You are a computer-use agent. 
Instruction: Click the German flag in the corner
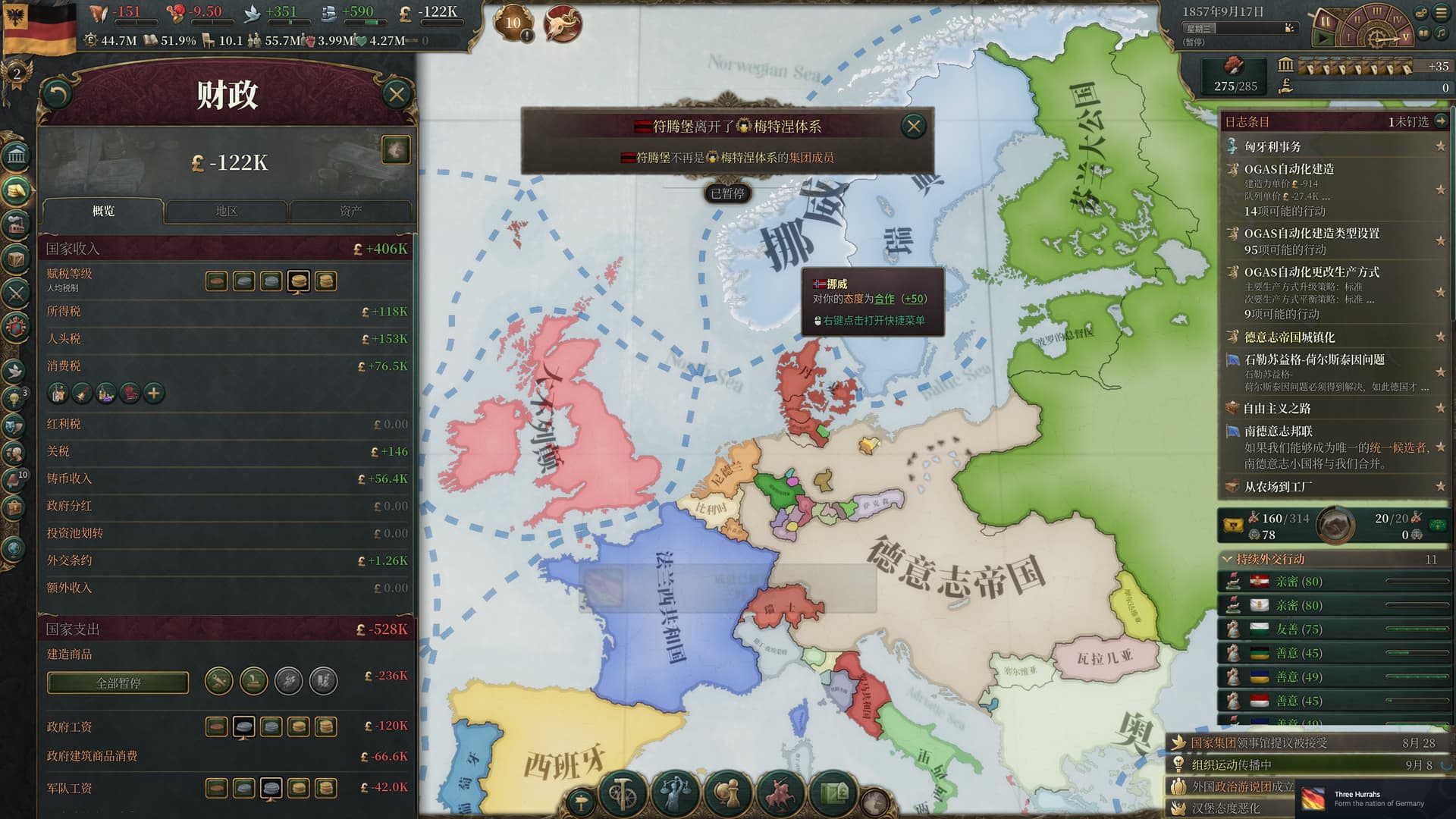pyautogui.click(x=39, y=27)
